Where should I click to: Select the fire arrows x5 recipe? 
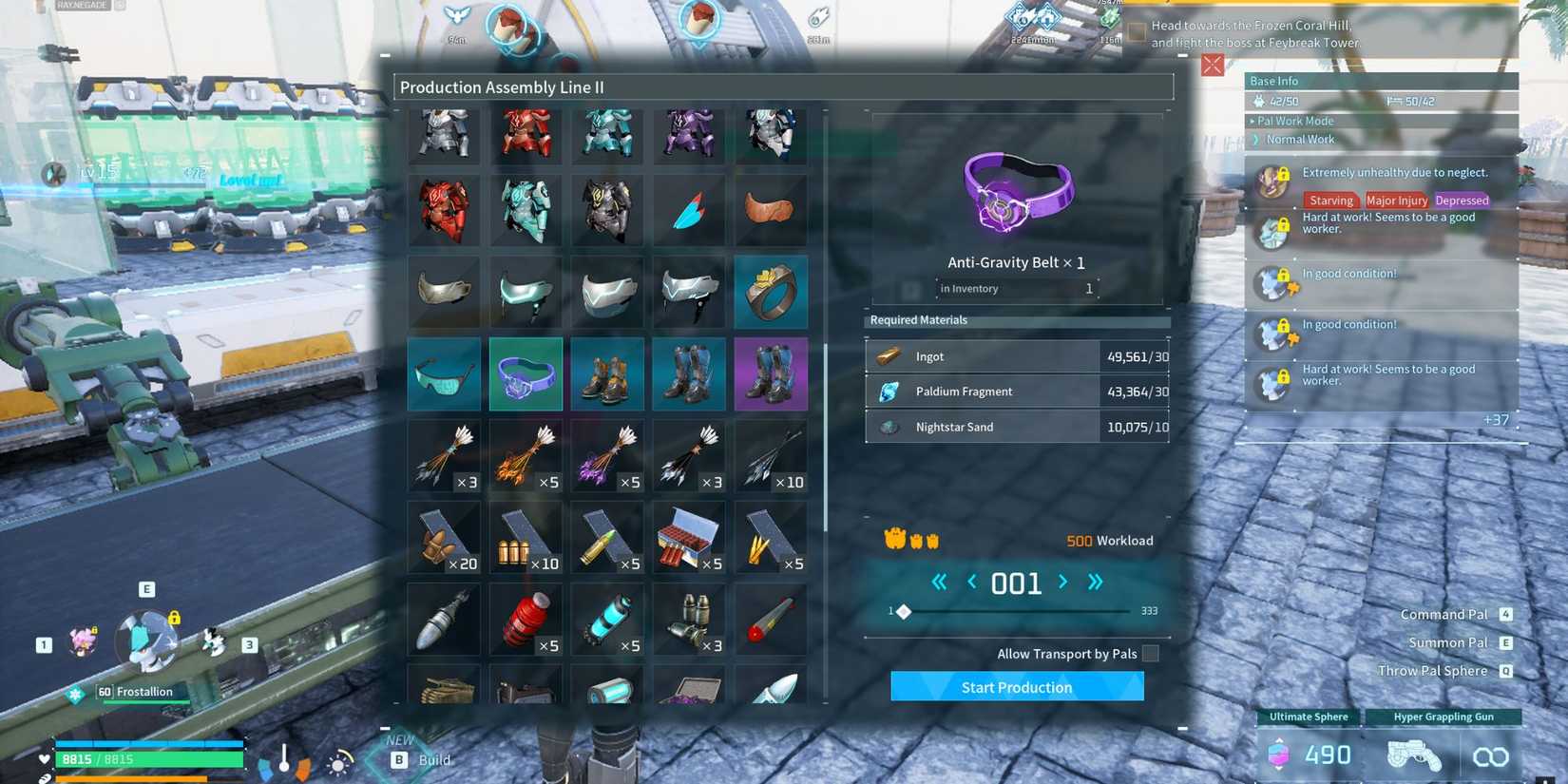point(526,456)
